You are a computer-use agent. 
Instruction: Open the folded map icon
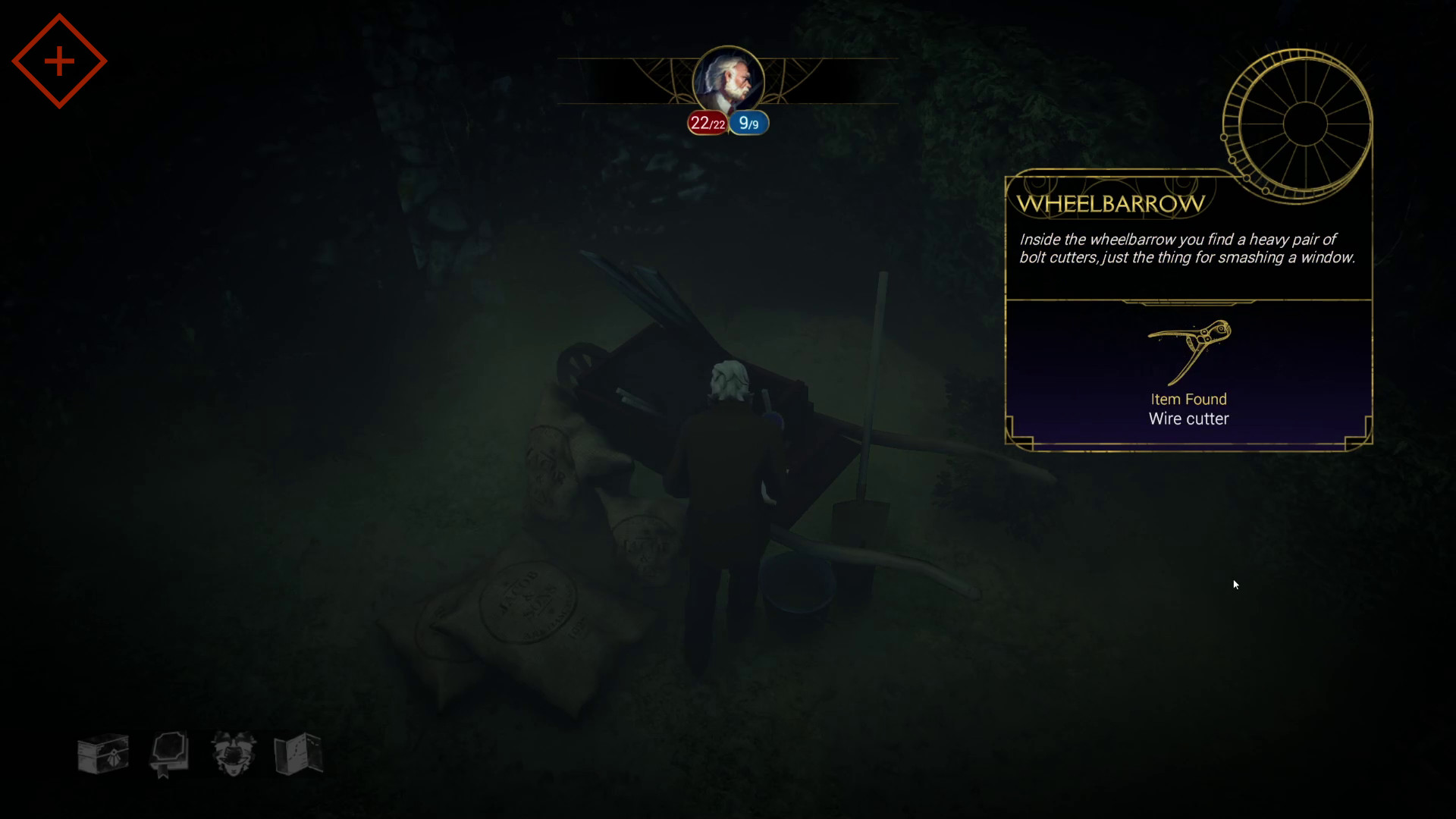[299, 754]
